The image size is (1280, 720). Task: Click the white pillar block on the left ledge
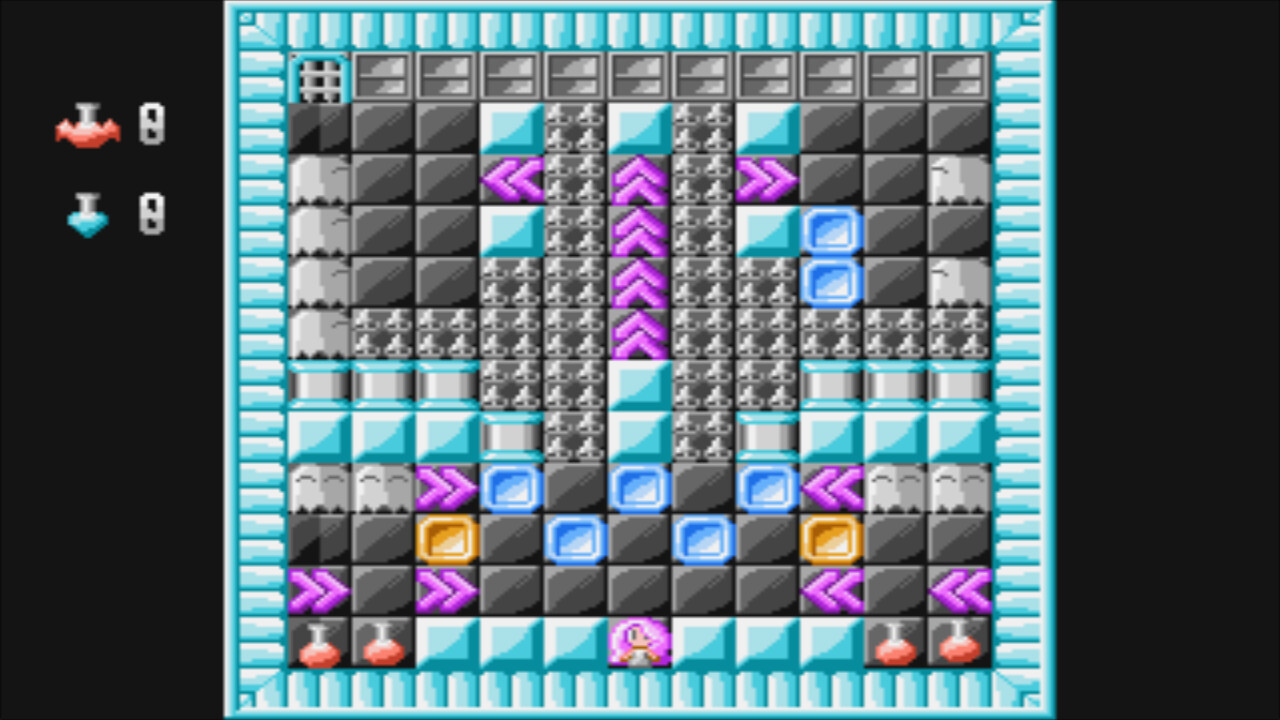[320, 385]
